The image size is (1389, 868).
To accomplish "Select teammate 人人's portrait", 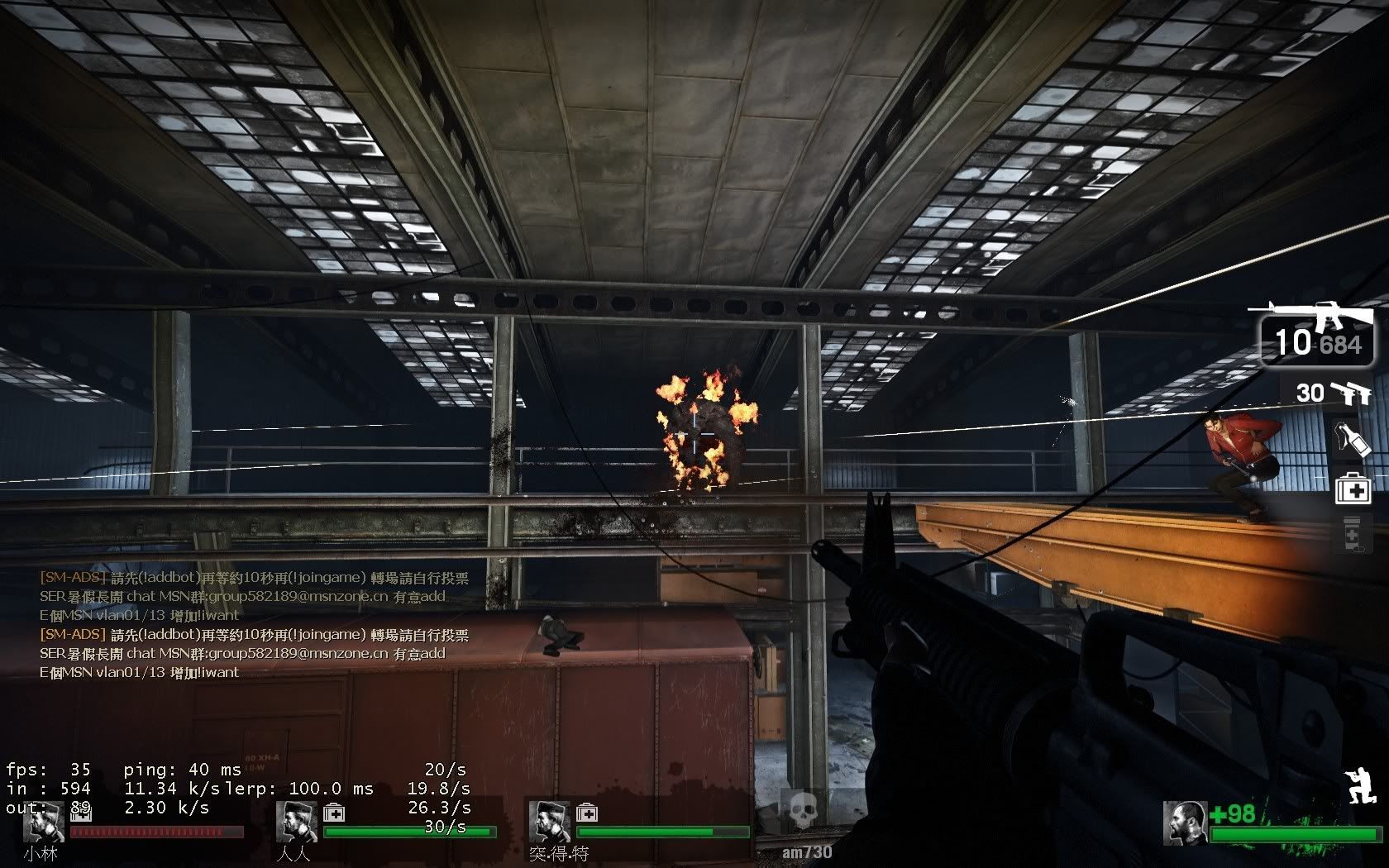I will pos(296,821).
